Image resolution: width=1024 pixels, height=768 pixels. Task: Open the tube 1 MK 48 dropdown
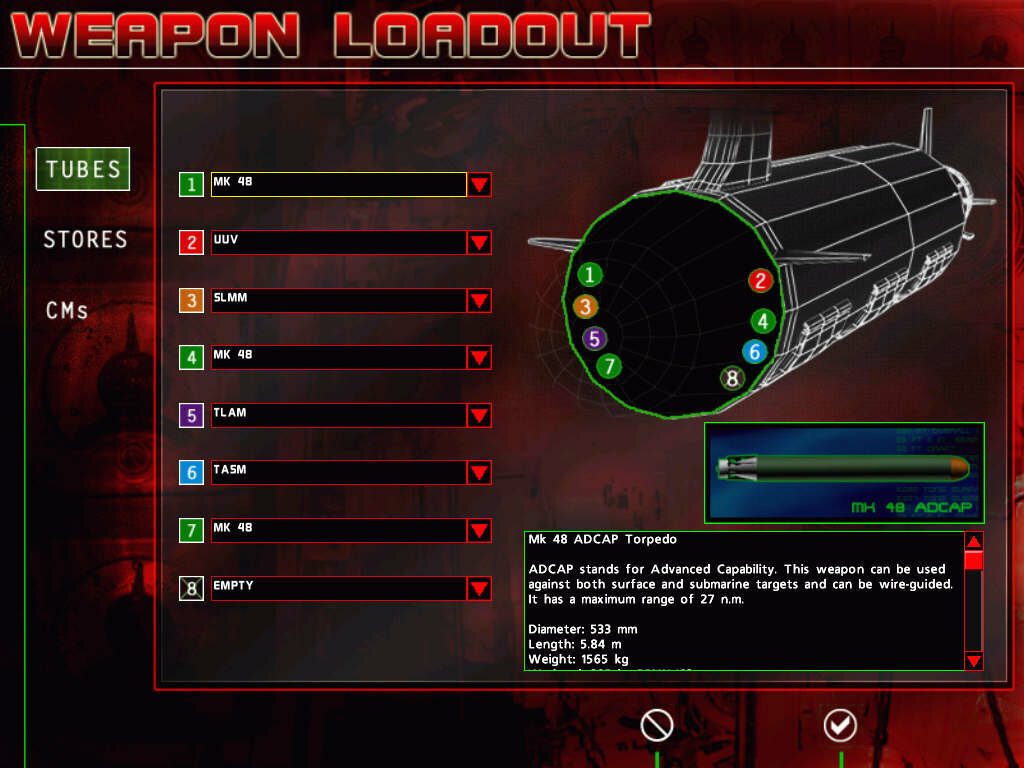[479, 185]
